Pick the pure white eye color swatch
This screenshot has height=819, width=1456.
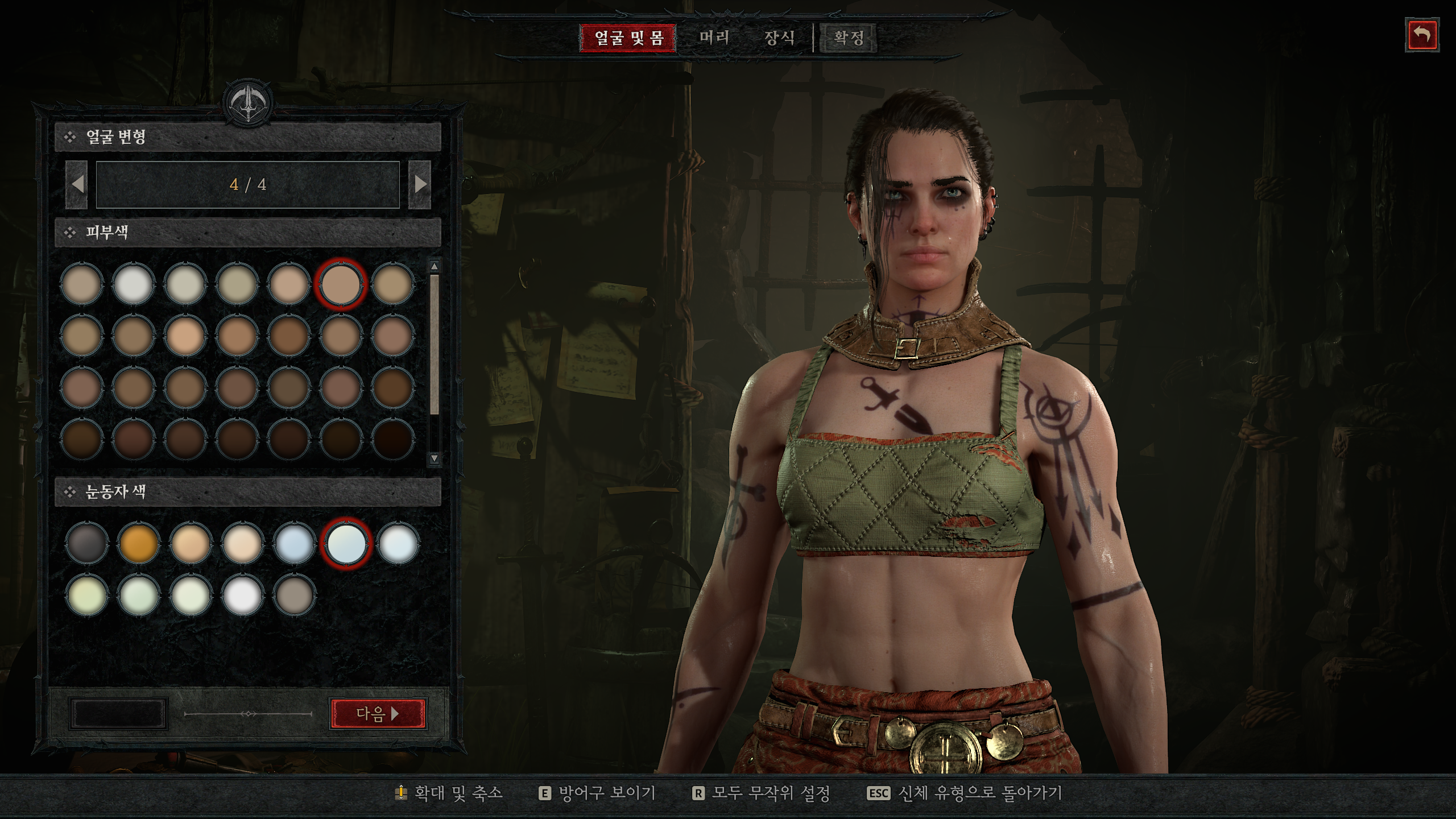[242, 595]
